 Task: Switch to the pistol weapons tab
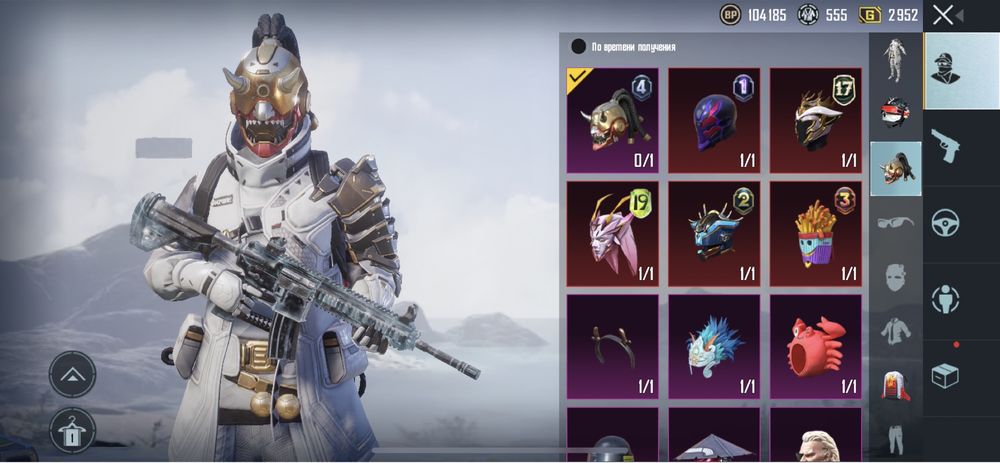click(945, 147)
